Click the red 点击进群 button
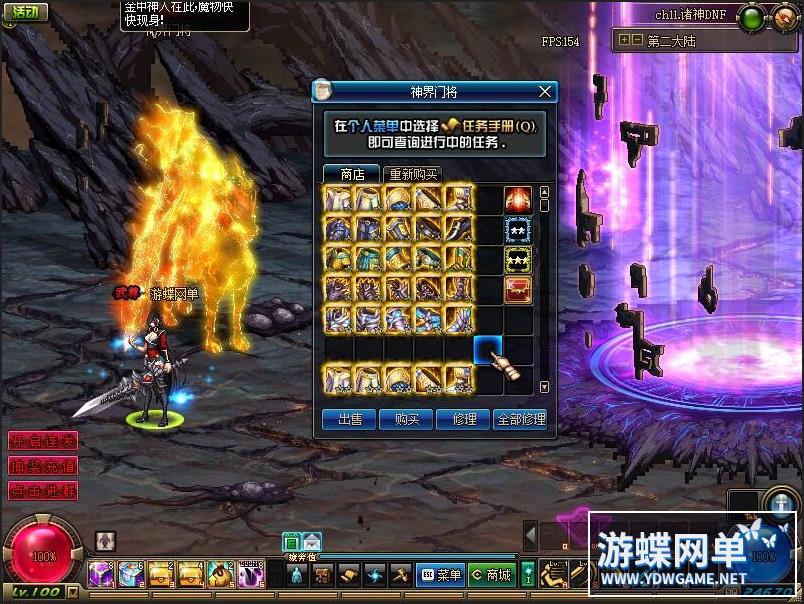 42,490
